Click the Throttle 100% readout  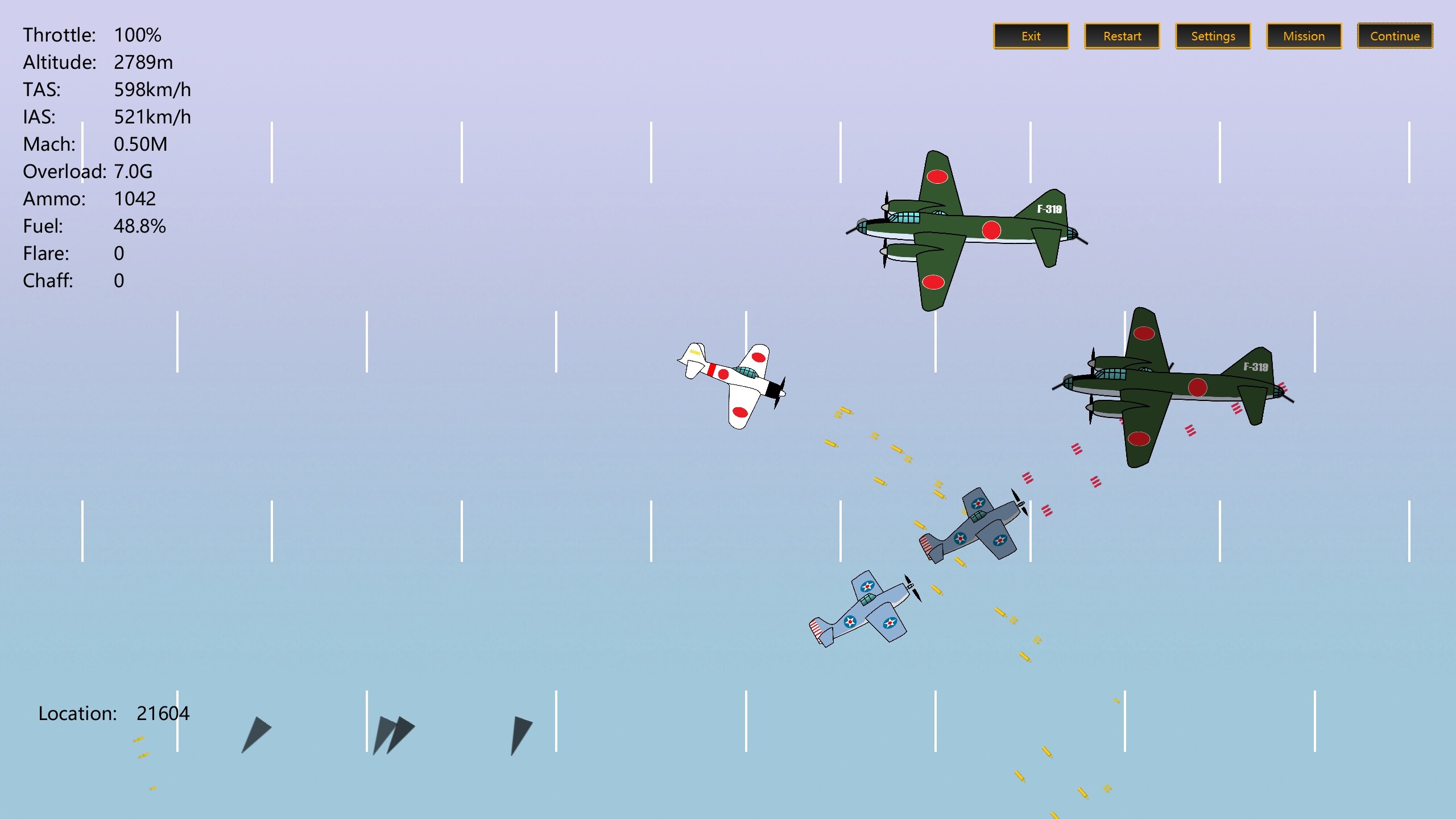click(x=91, y=35)
